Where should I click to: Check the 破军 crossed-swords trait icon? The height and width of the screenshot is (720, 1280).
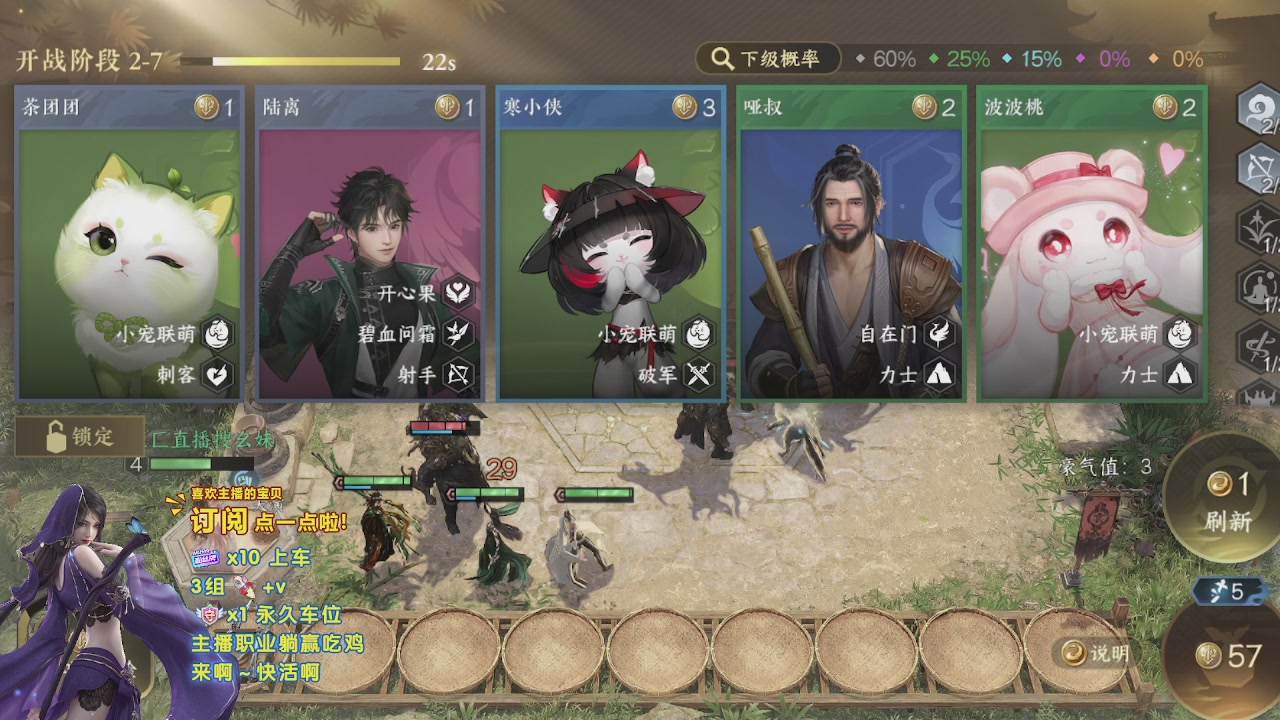pos(698,375)
